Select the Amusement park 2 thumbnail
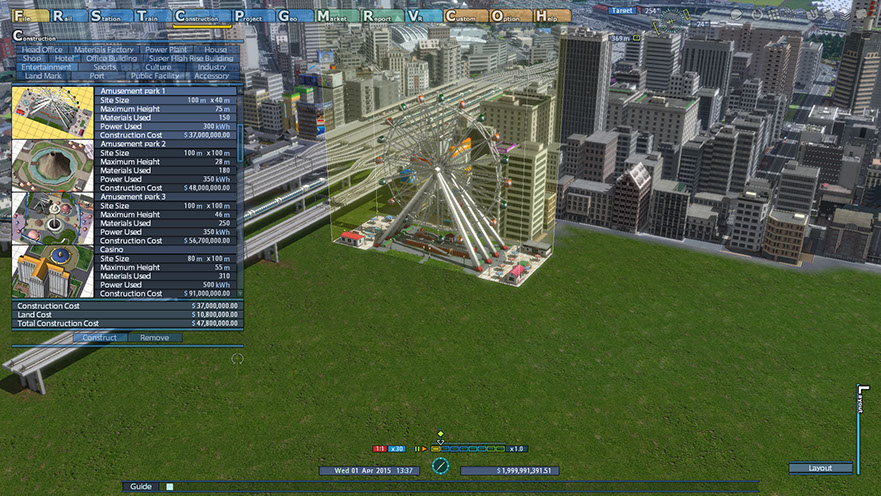The width and height of the screenshot is (881, 496). (x=53, y=165)
